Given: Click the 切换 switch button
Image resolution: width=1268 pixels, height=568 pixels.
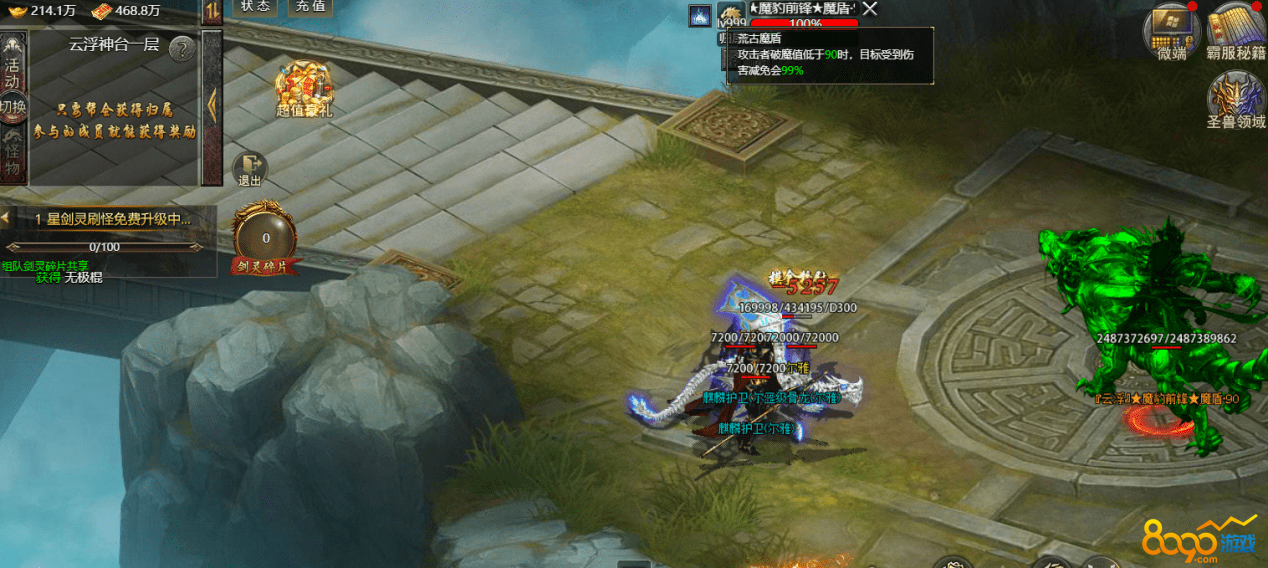Looking at the screenshot, I should (12, 105).
